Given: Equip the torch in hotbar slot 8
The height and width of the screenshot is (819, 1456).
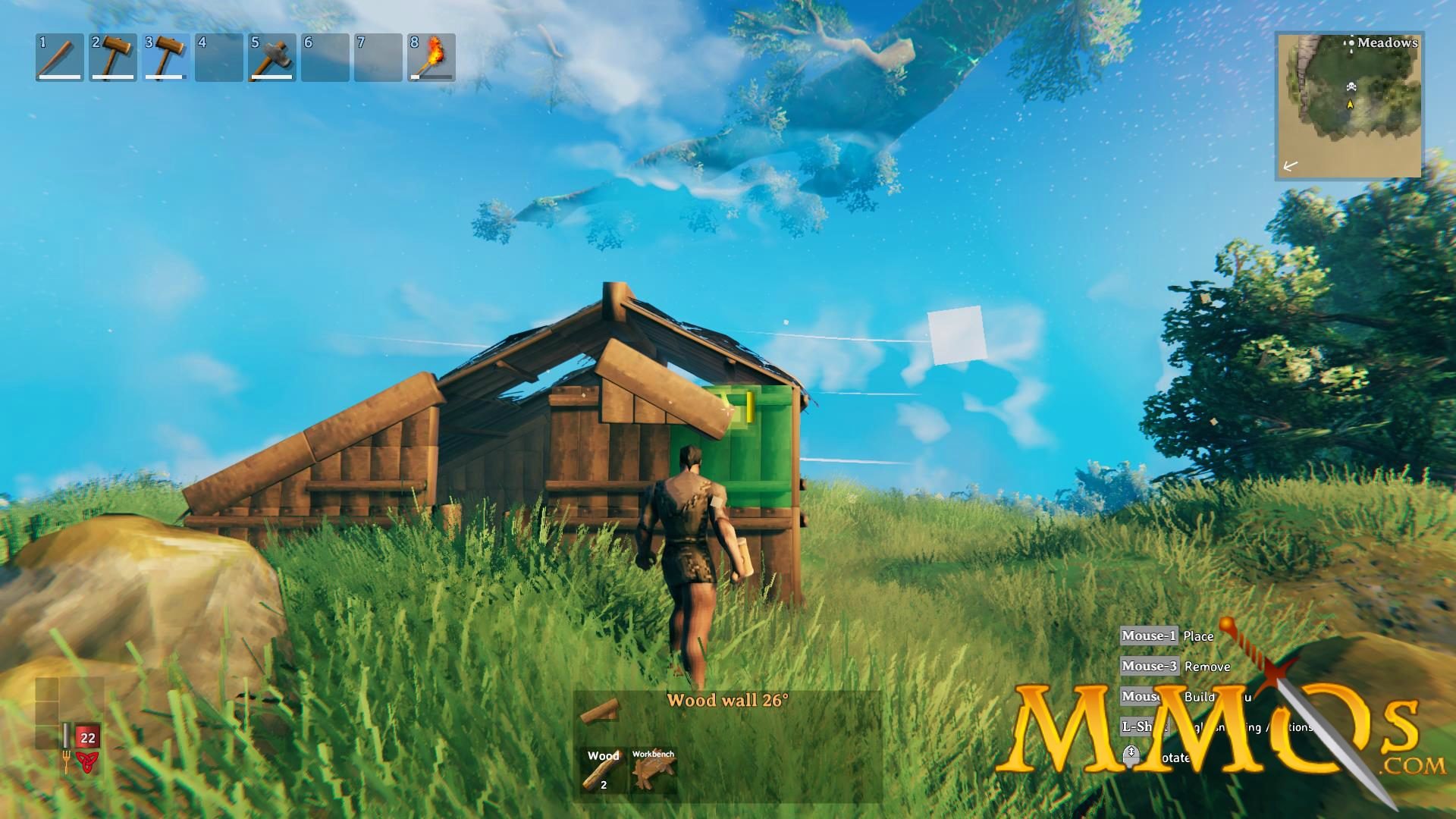Looking at the screenshot, I should [x=434, y=57].
